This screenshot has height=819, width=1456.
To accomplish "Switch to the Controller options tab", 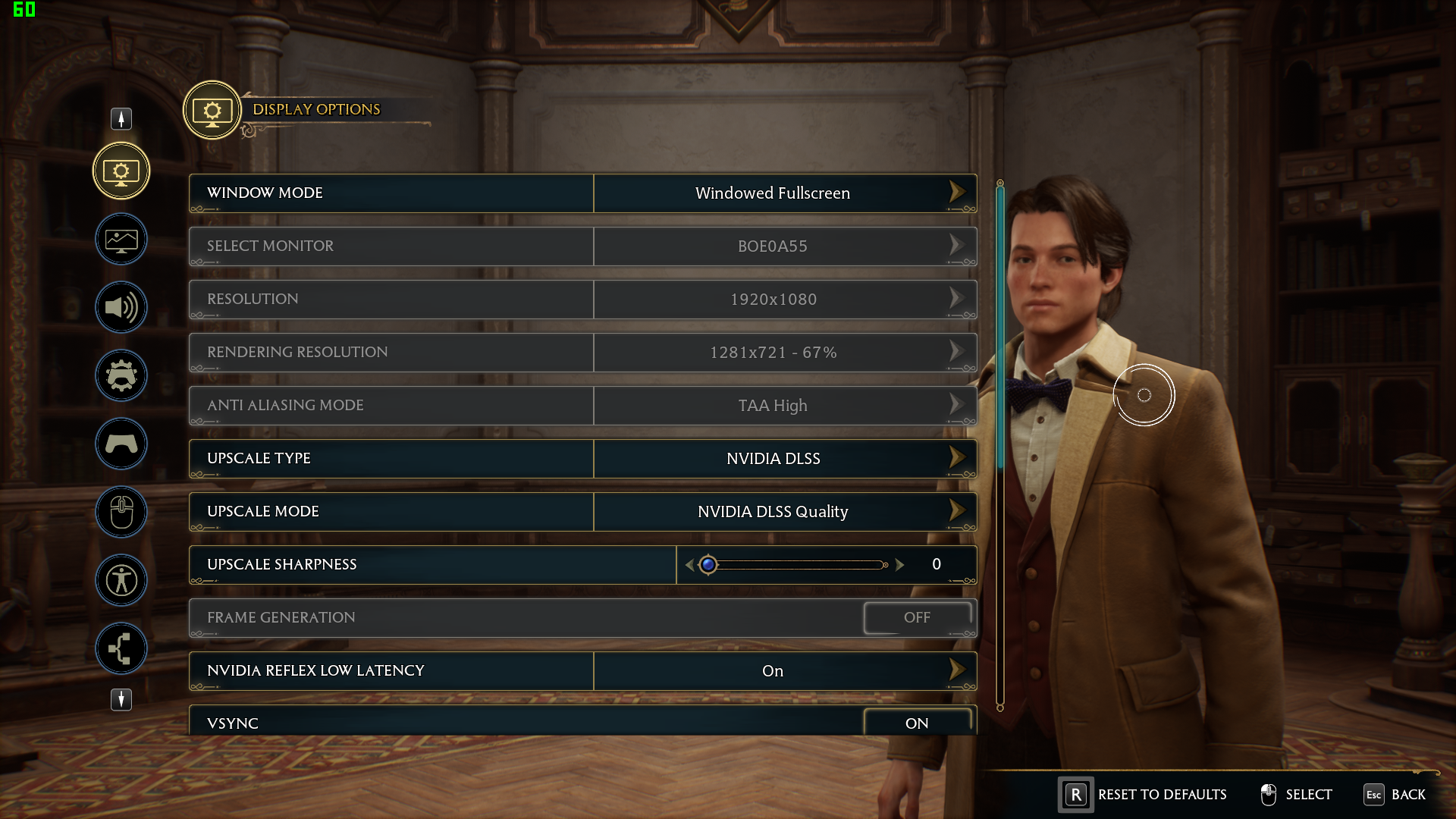I will 121,444.
